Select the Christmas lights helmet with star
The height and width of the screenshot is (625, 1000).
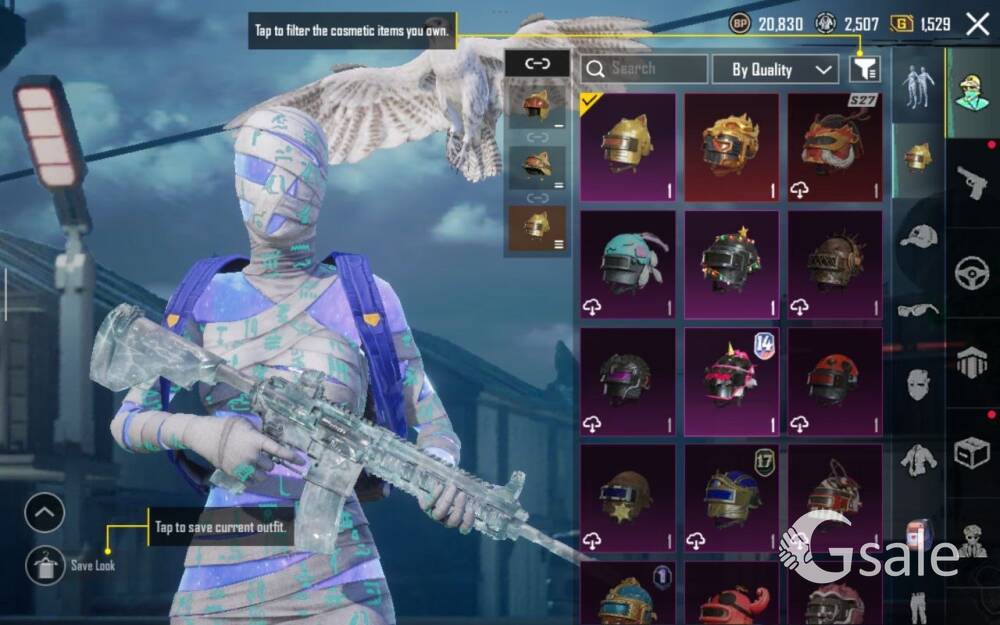(731, 264)
